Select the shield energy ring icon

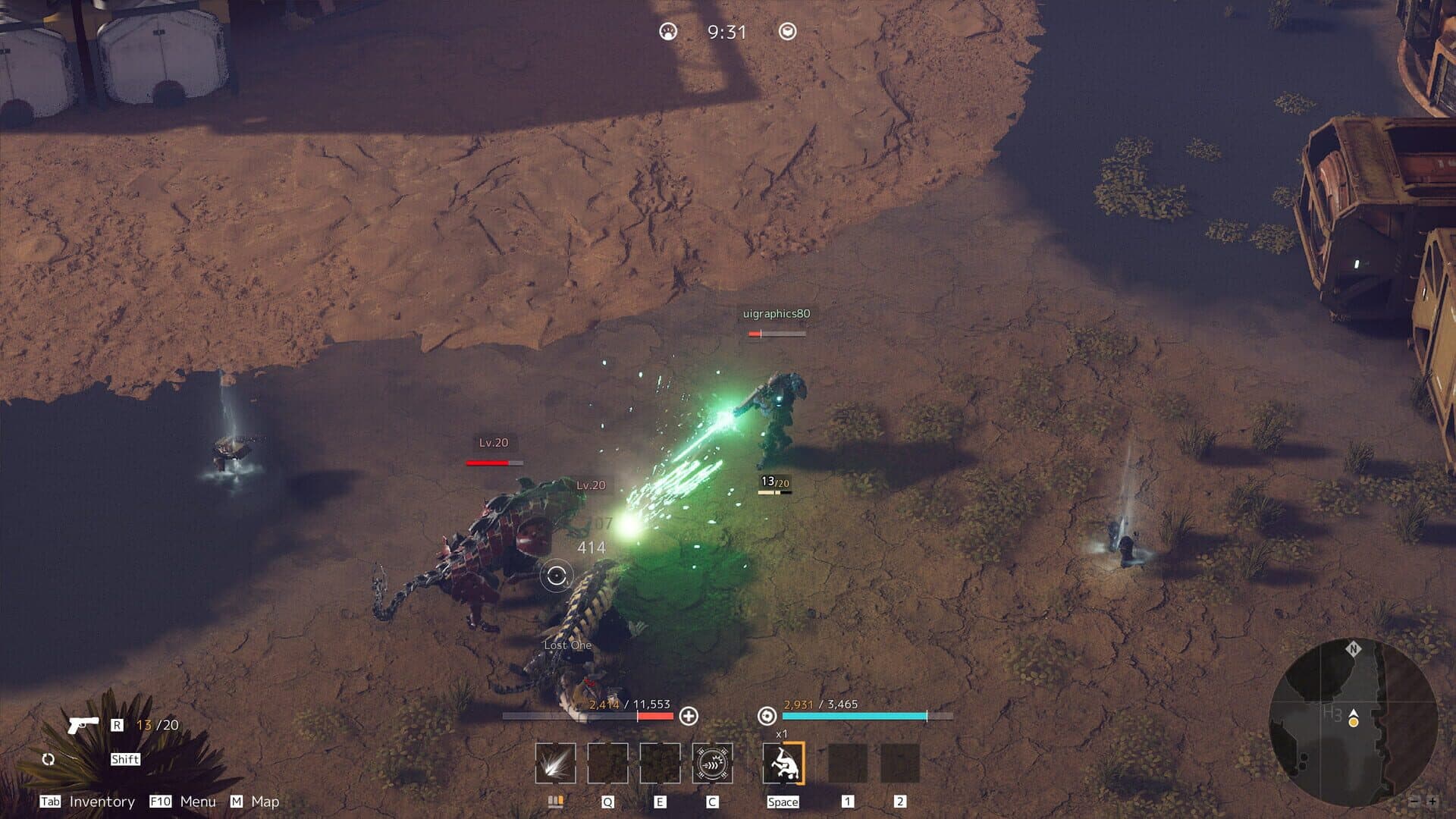[x=767, y=716]
